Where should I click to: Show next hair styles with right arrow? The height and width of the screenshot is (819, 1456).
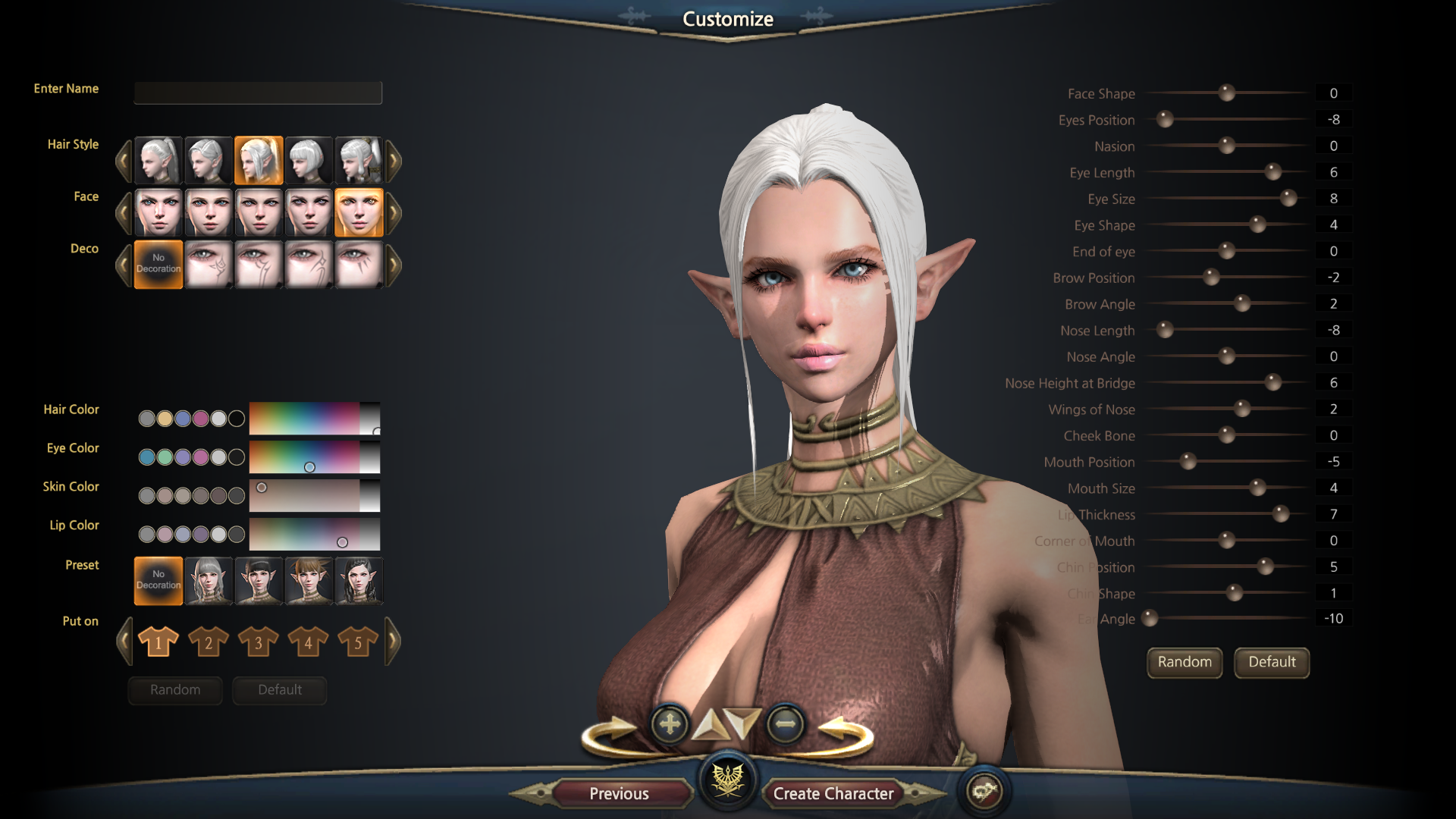(394, 161)
